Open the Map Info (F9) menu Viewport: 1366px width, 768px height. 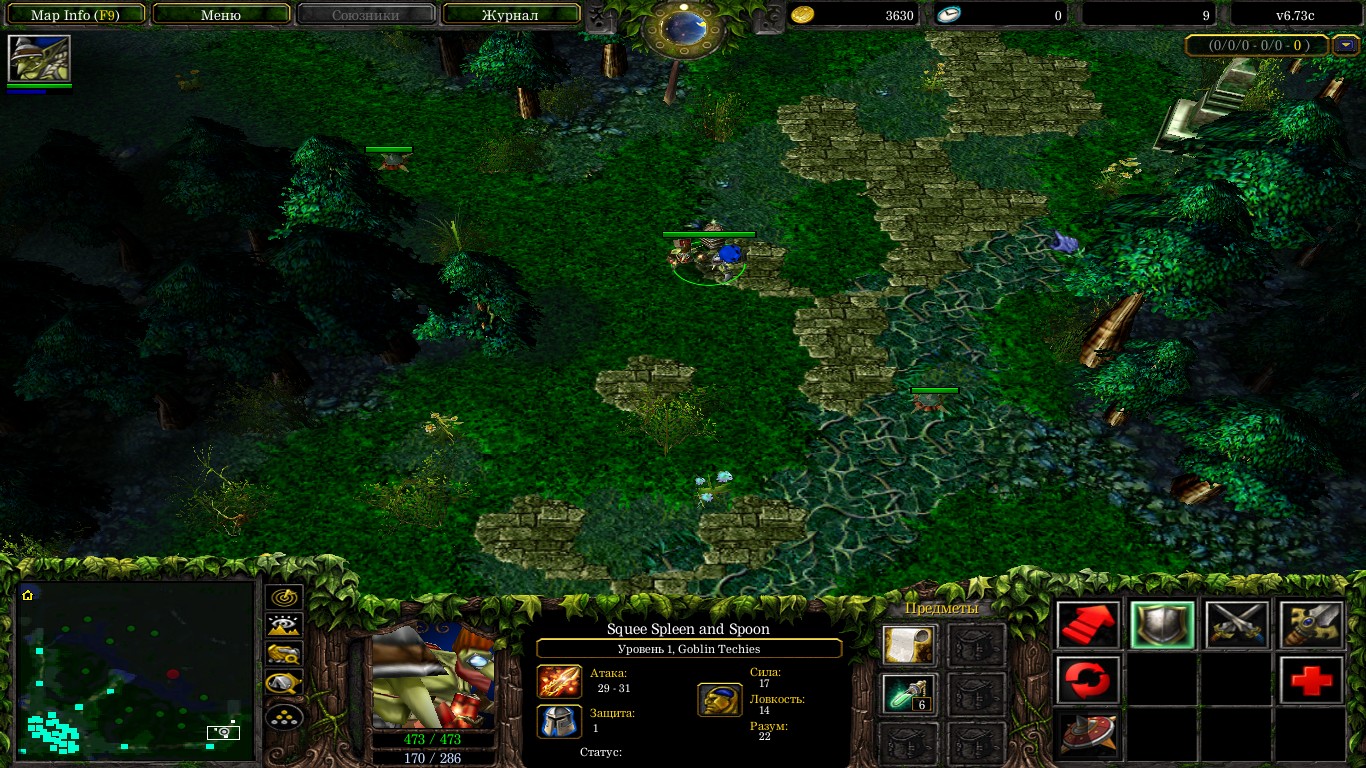75,15
